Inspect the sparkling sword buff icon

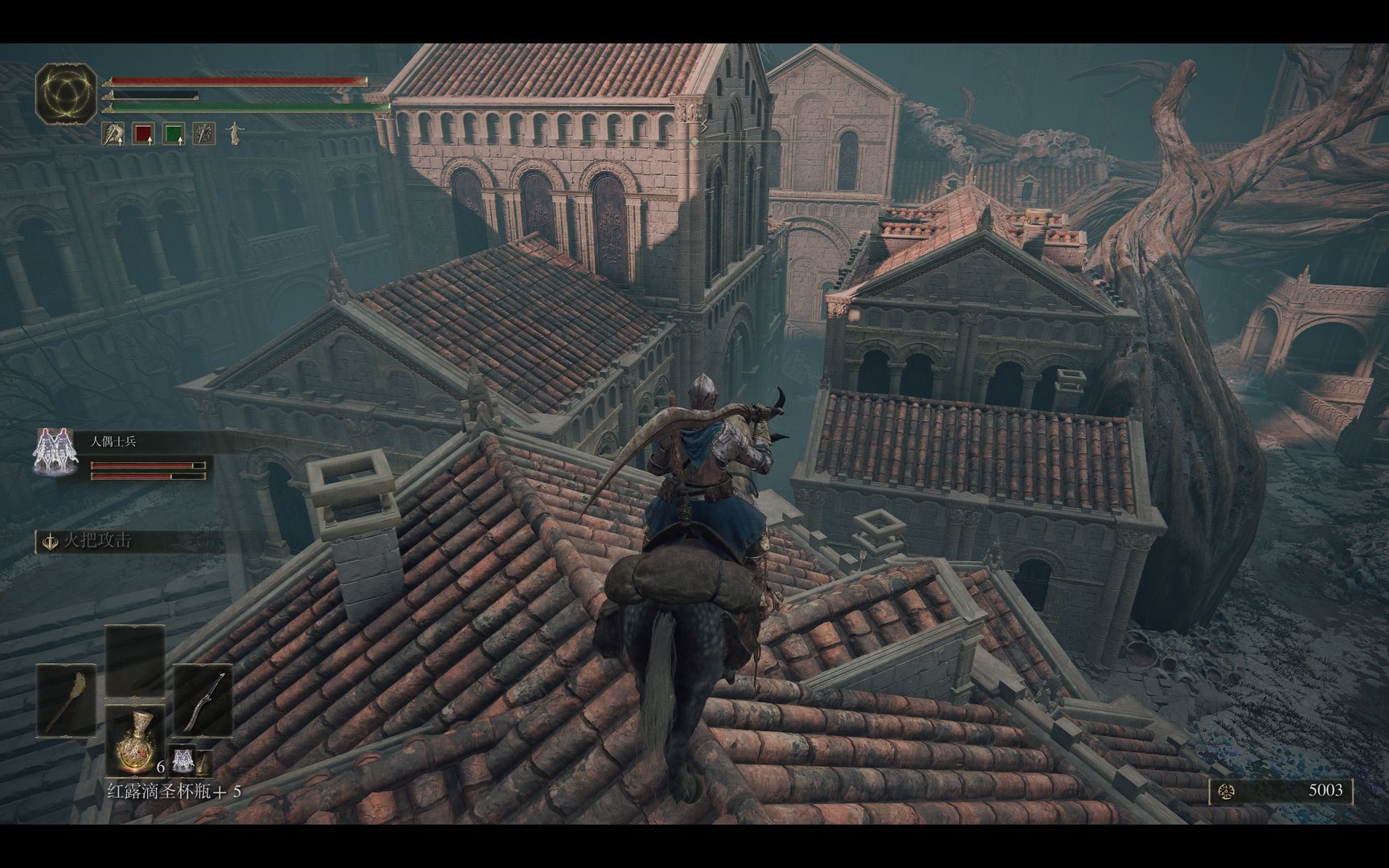(x=204, y=133)
